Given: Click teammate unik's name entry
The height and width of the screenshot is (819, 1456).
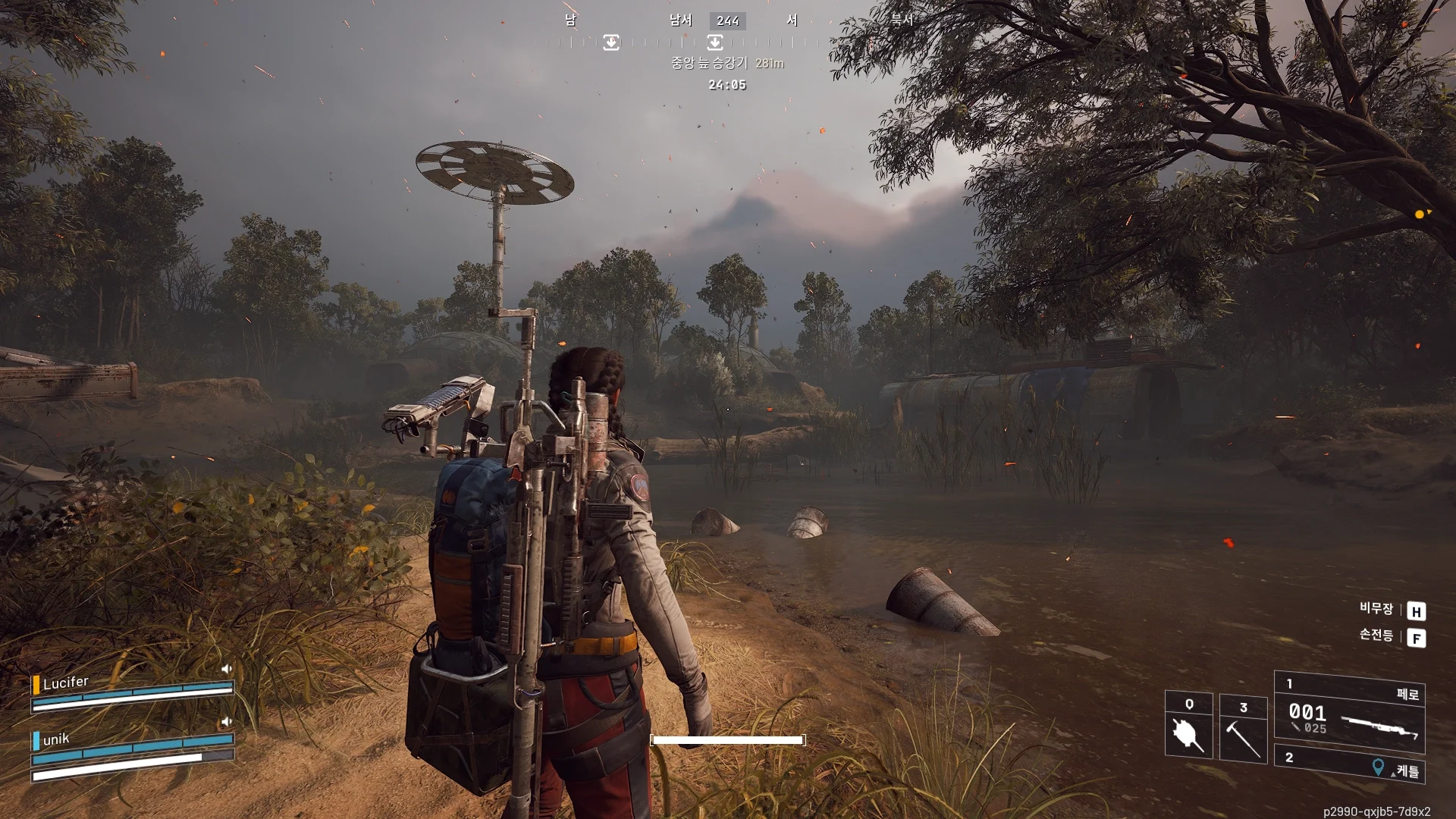Looking at the screenshot, I should point(56,739).
